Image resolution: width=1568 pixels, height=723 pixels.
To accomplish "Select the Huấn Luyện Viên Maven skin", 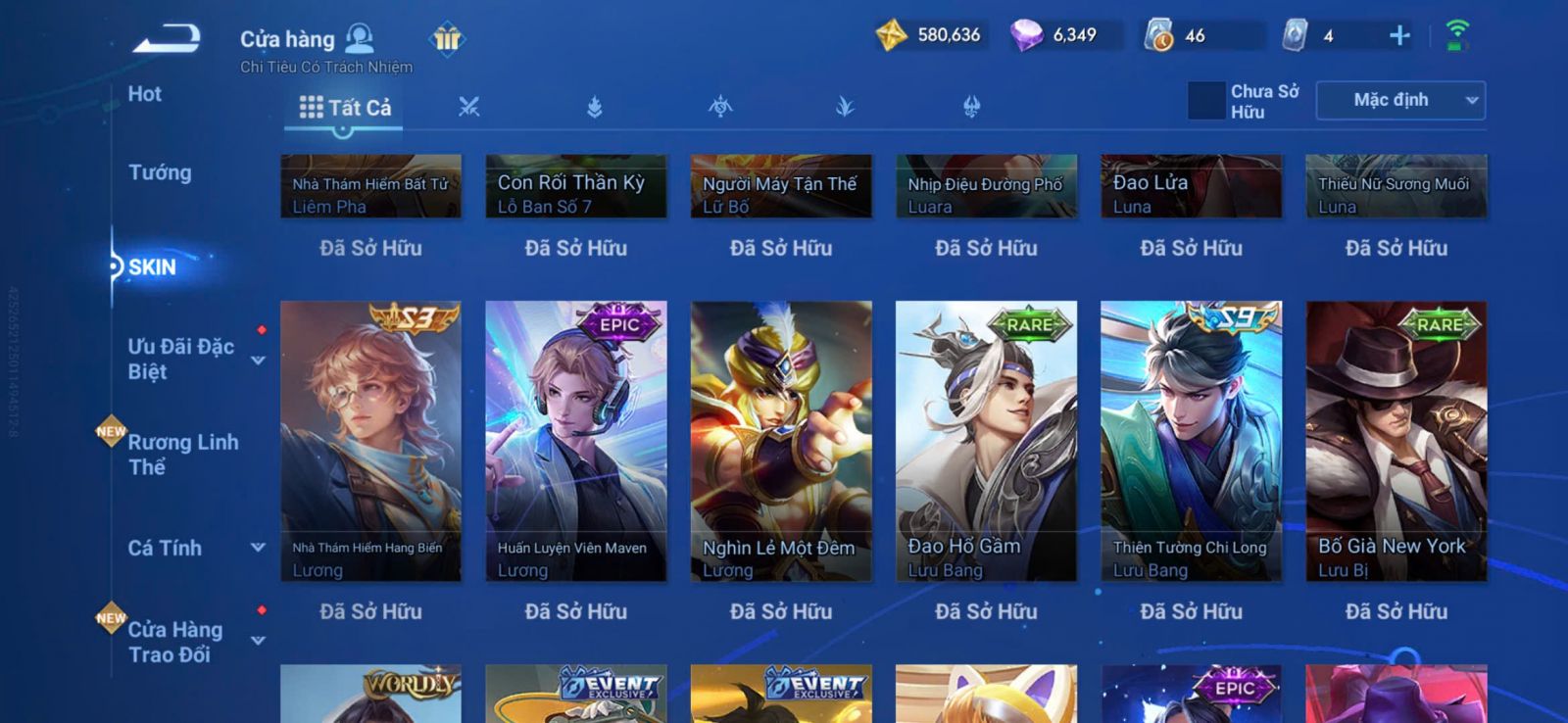I will [575, 441].
